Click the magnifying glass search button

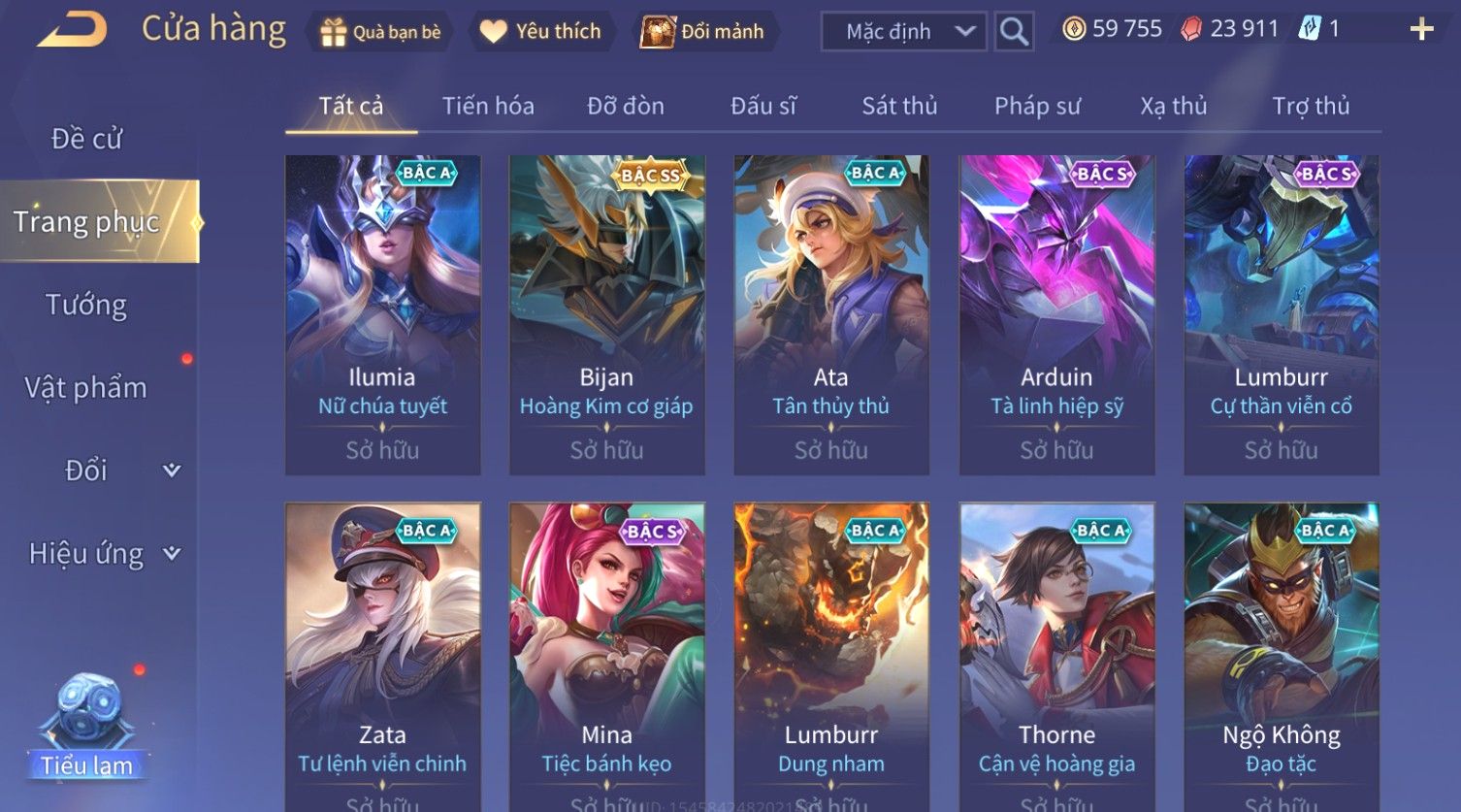1014,32
